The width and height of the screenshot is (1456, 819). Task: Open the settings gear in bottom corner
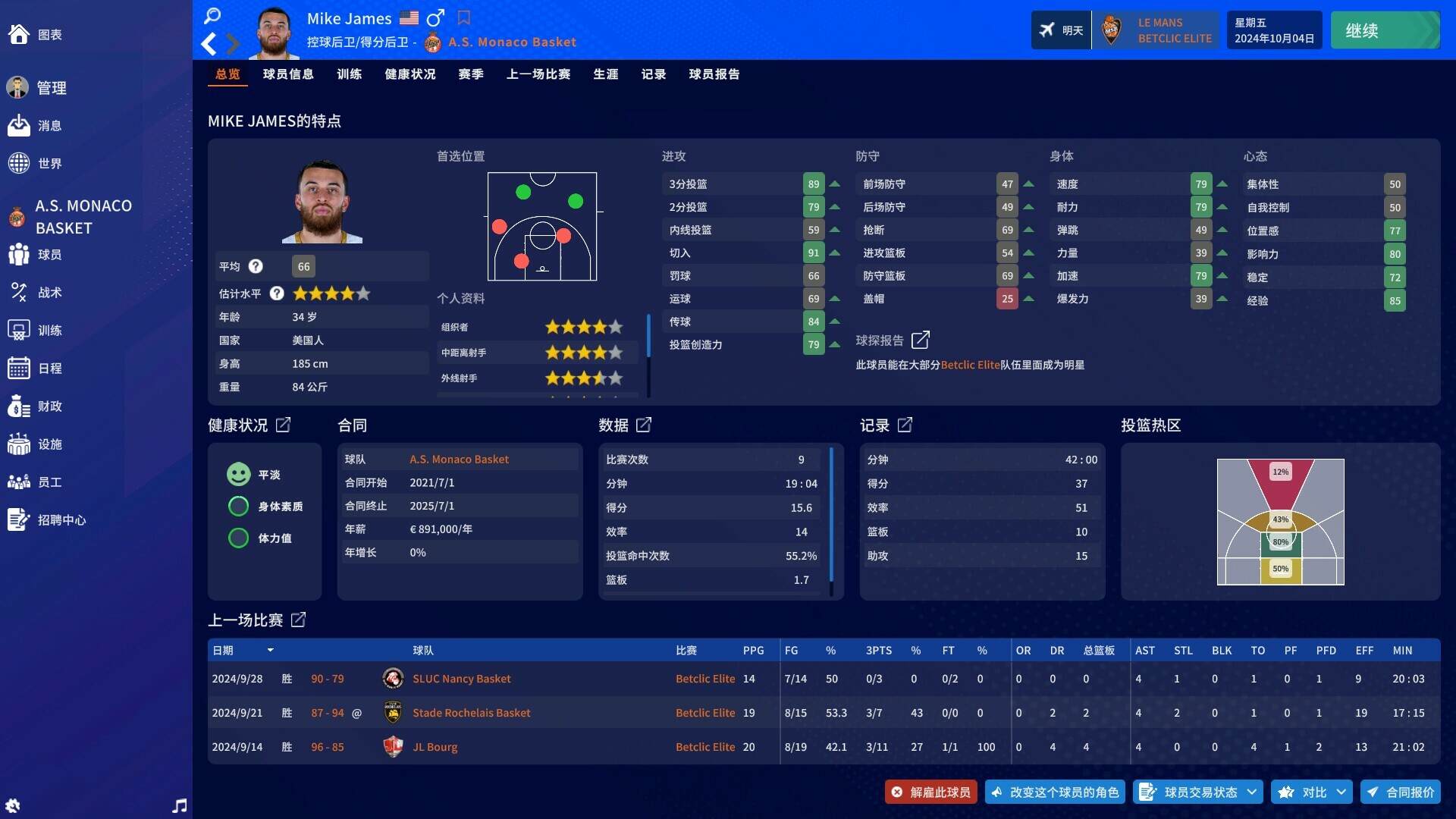coord(14,805)
